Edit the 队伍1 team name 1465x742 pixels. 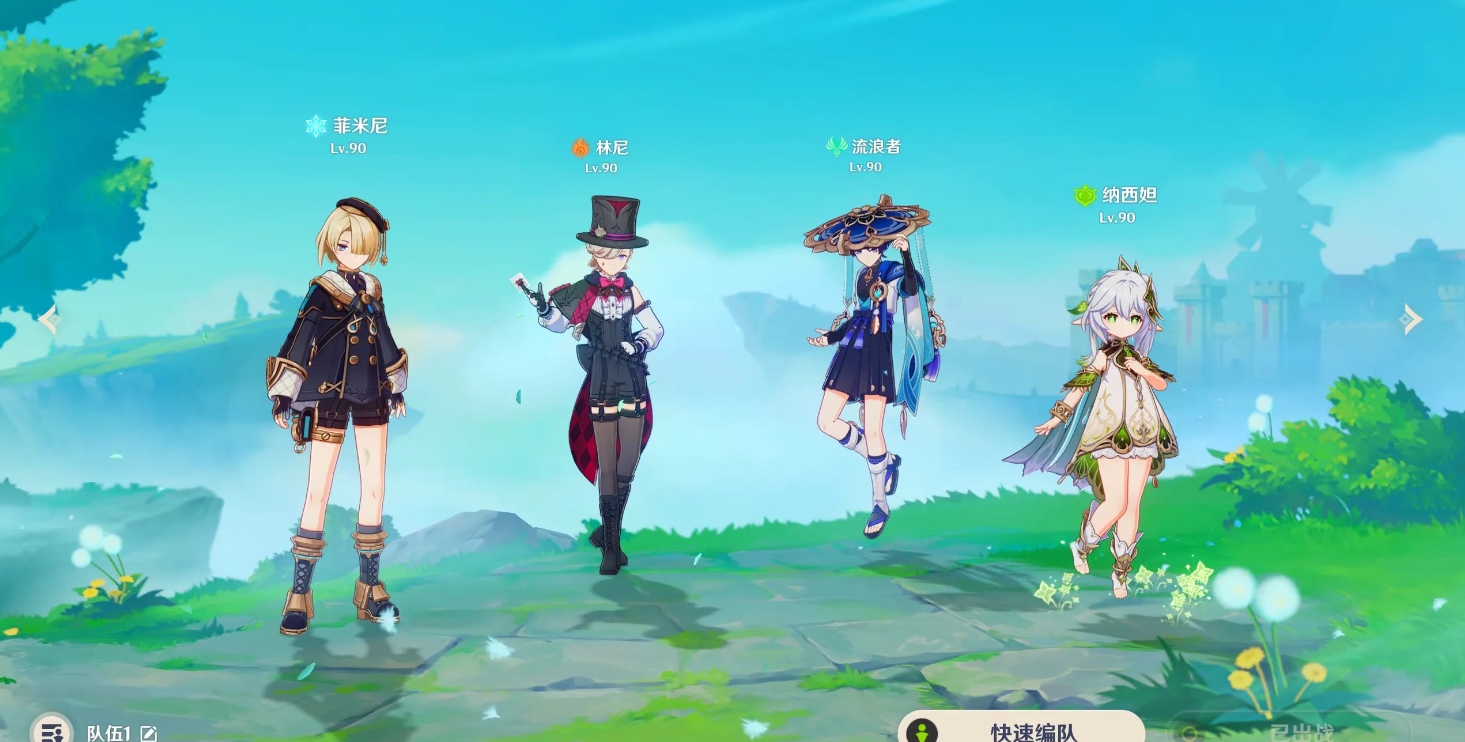149,734
